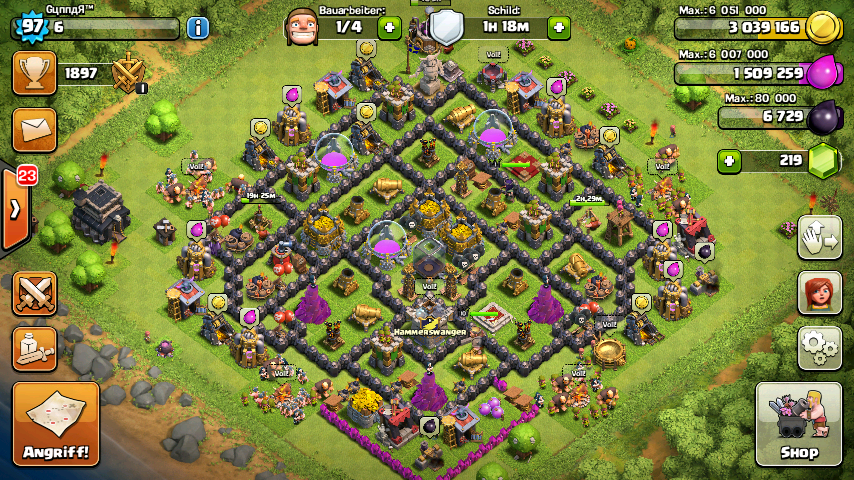This screenshot has width=854, height=480.
Task: Tap the builder face portrait
Action: 301,26
